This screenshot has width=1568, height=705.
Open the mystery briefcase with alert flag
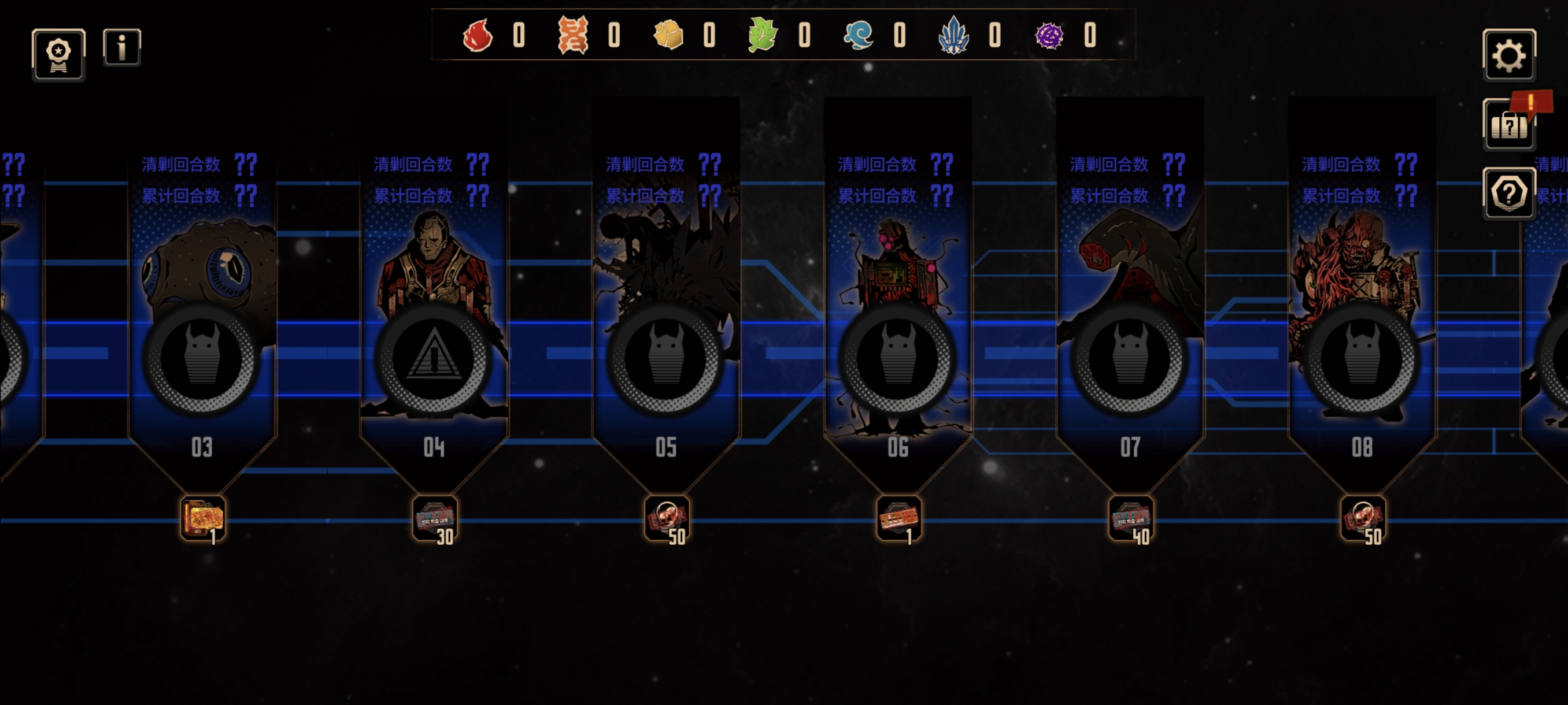point(1509,125)
